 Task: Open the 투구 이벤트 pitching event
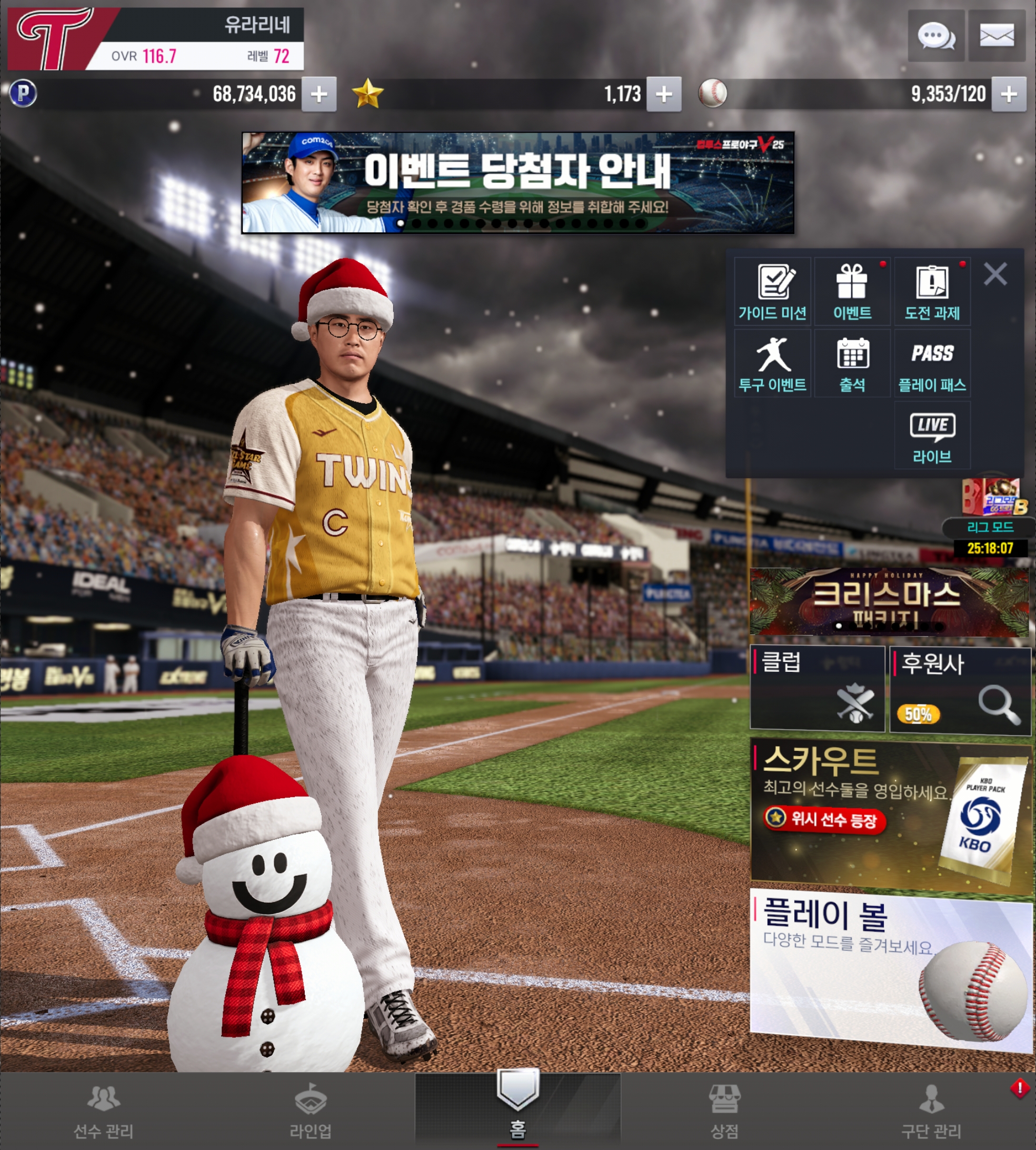tap(772, 364)
